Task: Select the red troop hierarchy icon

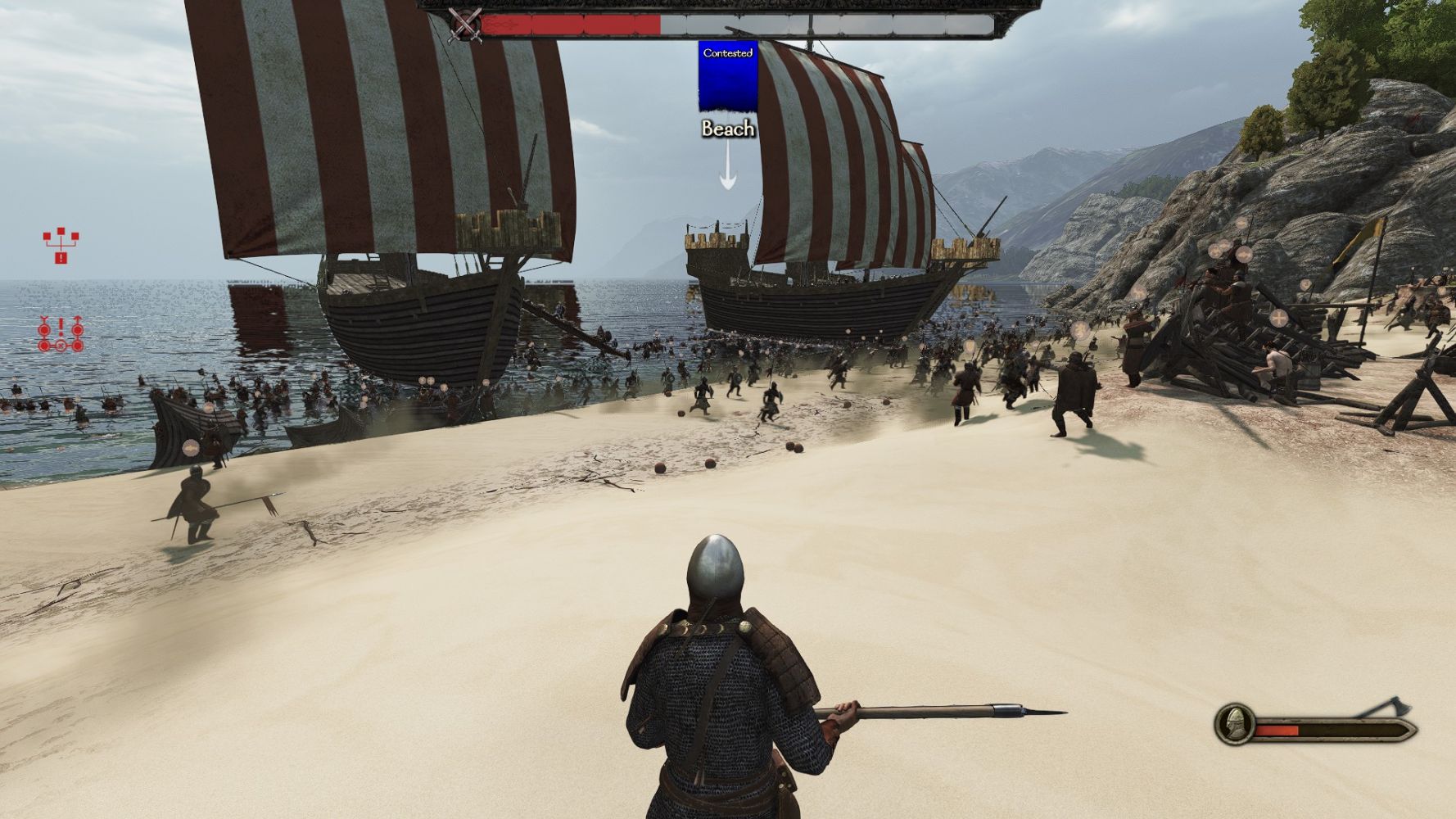Action: (x=61, y=246)
